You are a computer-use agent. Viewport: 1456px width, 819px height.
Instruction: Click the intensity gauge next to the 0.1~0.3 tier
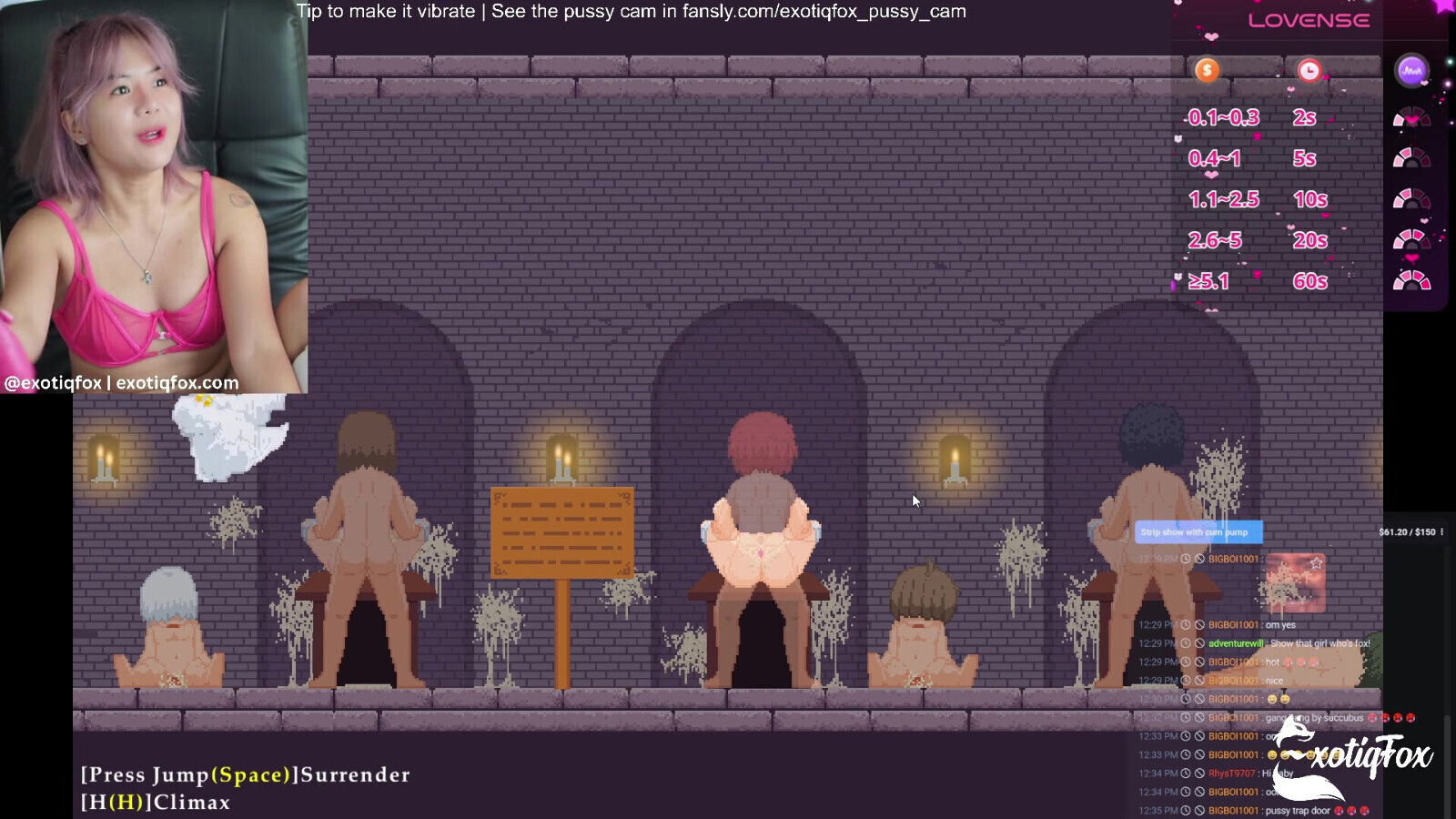point(1412,118)
